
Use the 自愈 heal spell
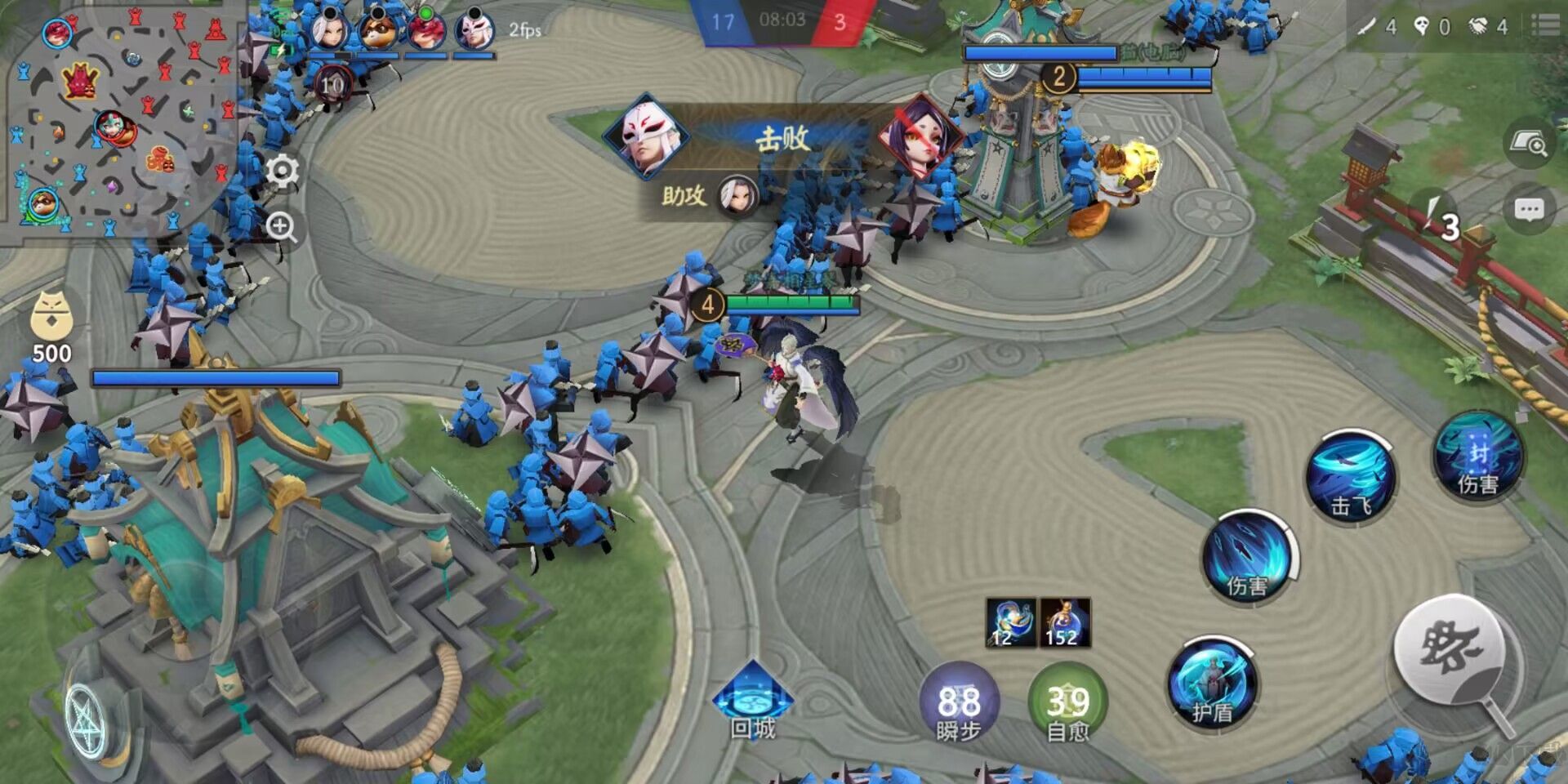[x=1067, y=702]
